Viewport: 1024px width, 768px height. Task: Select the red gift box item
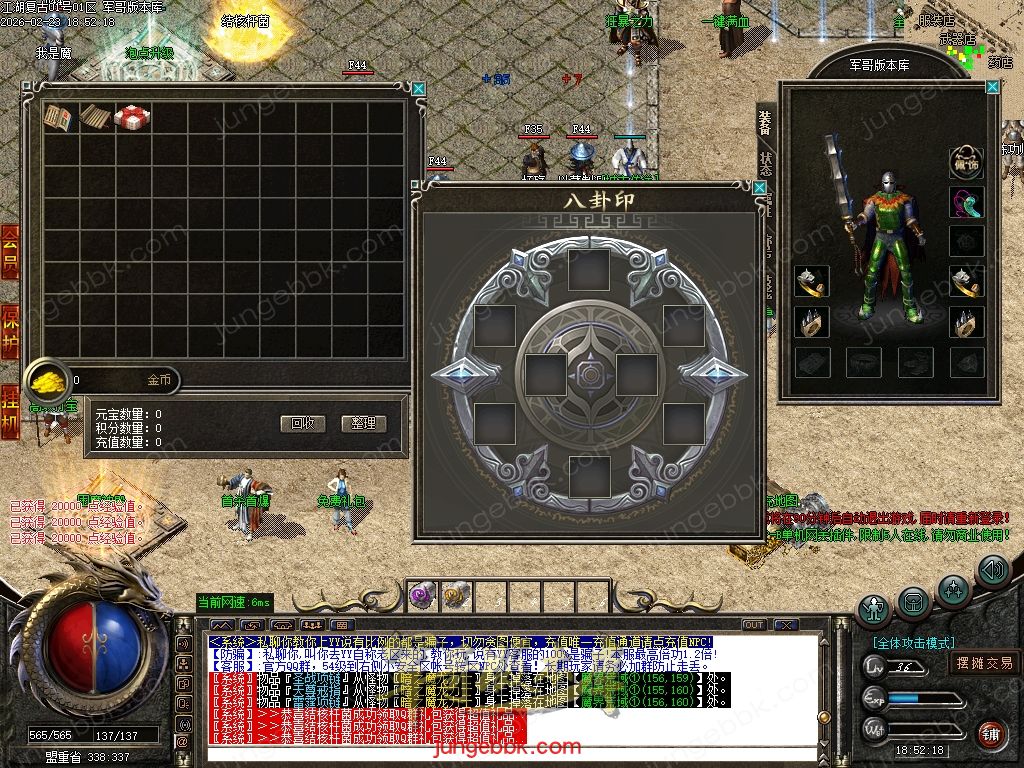point(132,117)
